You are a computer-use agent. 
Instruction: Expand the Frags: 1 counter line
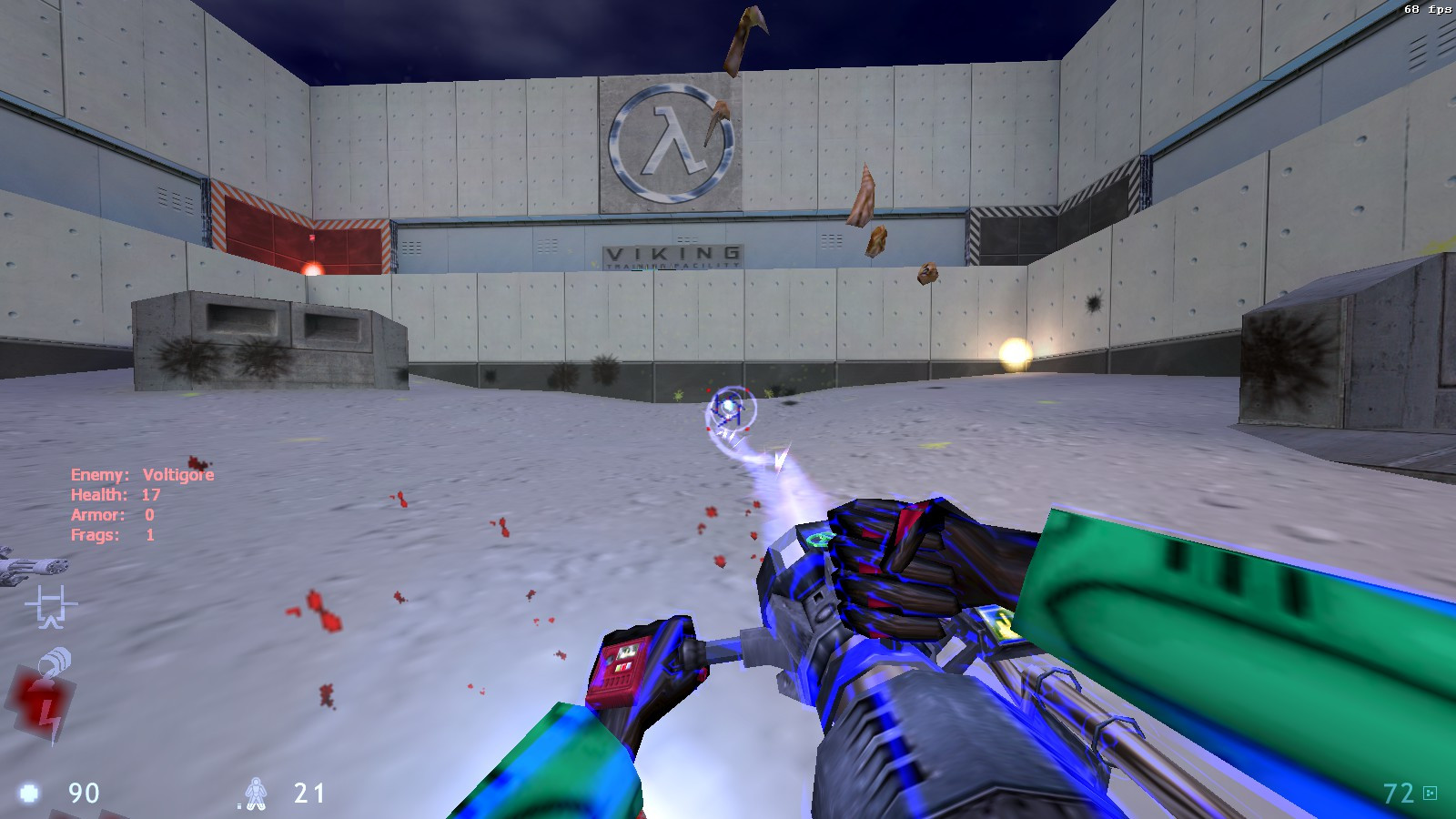(113, 534)
